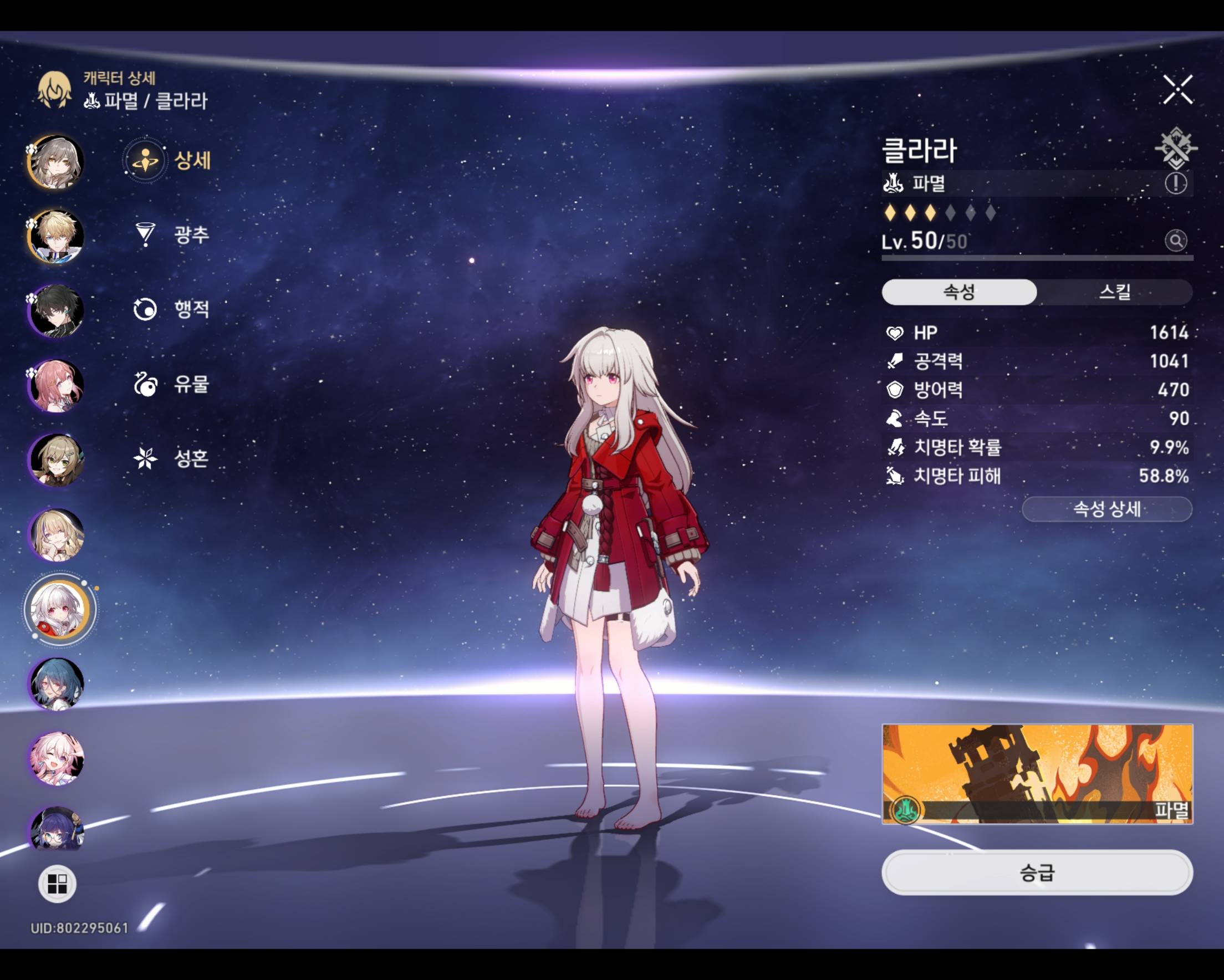Choose the pink-haired March 7th portrait
The height and width of the screenshot is (980, 1224).
pos(56,759)
